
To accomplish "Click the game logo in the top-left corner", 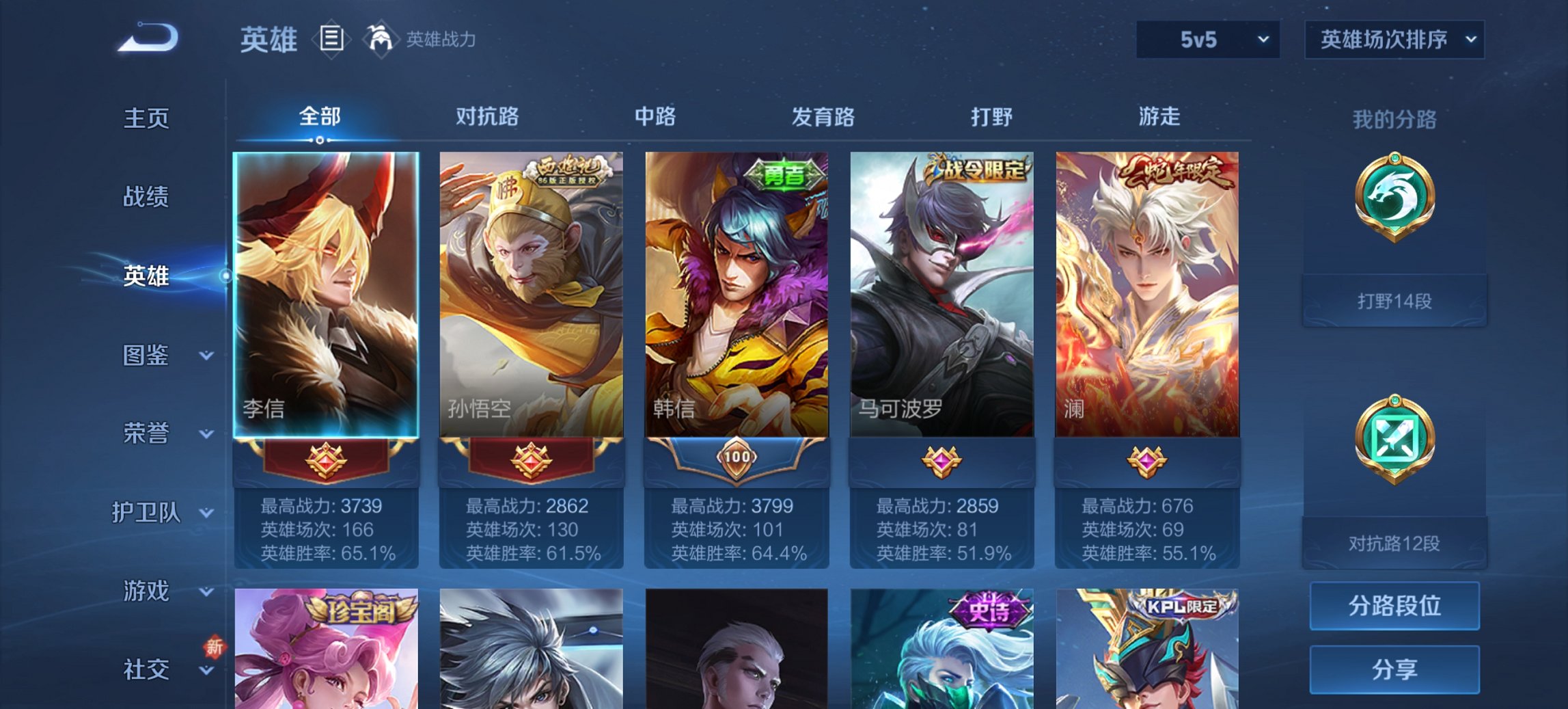I will (147, 38).
